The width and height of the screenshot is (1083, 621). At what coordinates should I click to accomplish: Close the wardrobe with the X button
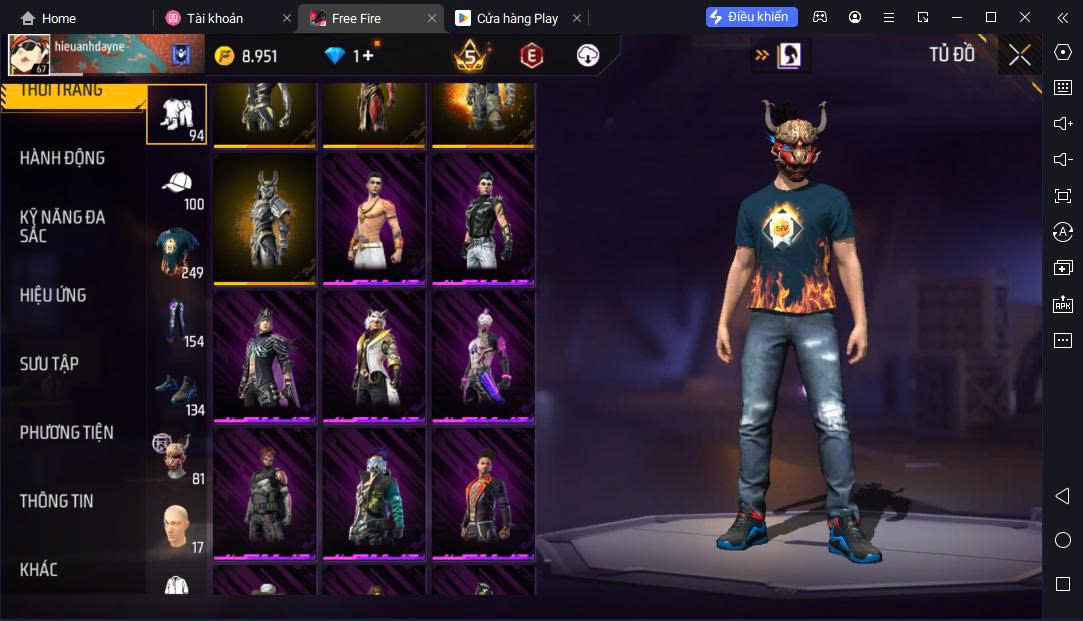(x=1019, y=55)
